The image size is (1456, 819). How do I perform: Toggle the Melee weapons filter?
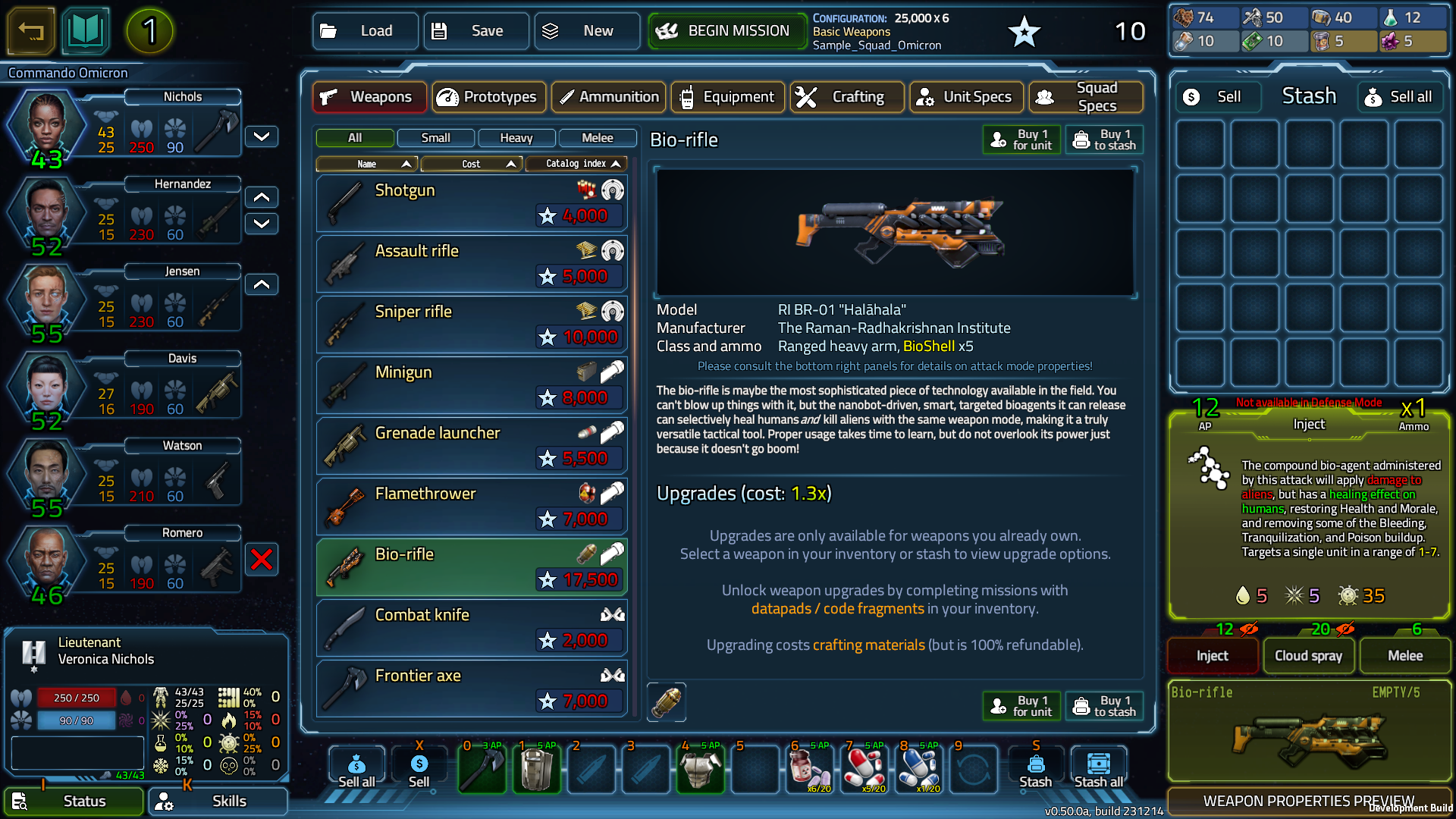pyautogui.click(x=598, y=138)
